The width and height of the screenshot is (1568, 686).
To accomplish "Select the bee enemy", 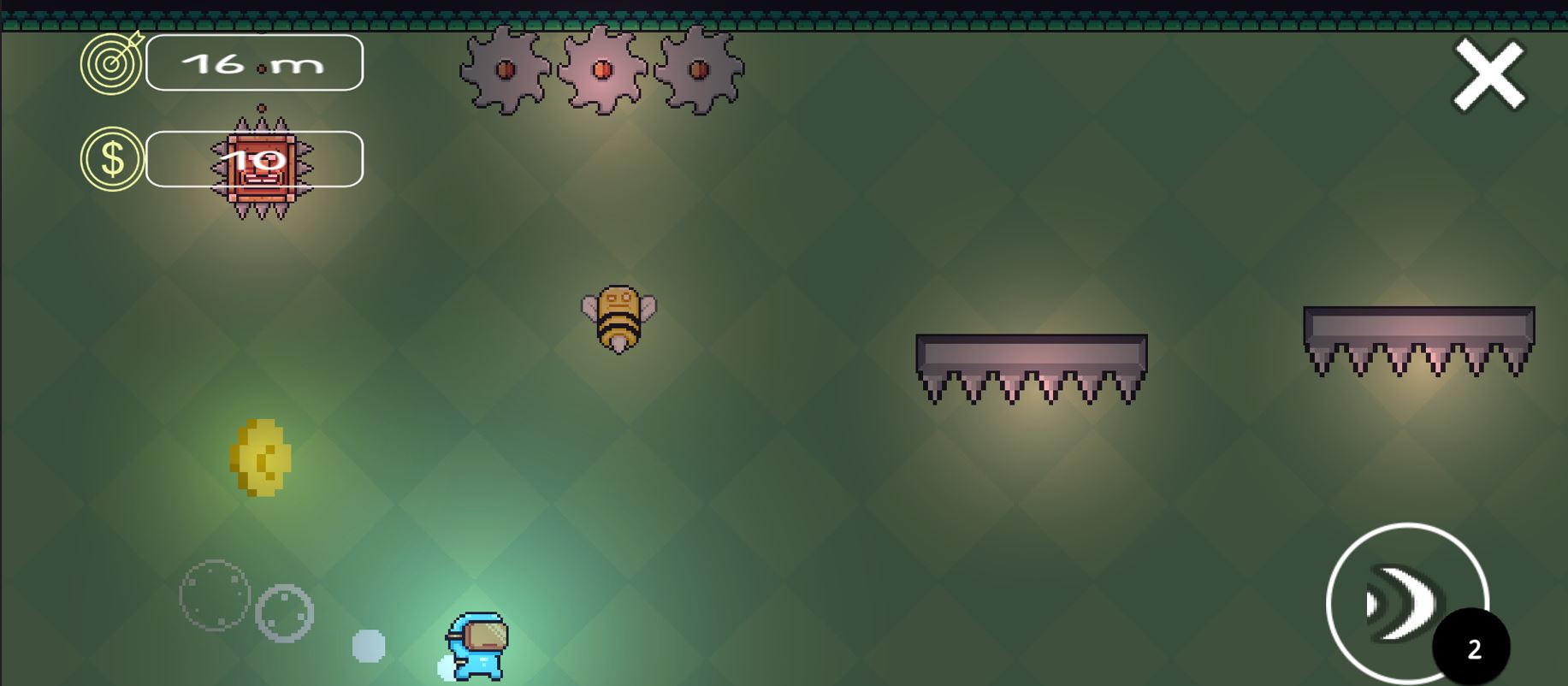I will pos(619,316).
